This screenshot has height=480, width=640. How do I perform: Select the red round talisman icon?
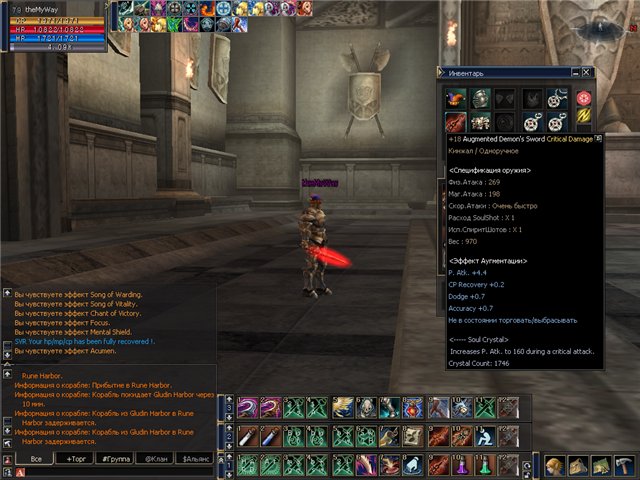pos(584,98)
